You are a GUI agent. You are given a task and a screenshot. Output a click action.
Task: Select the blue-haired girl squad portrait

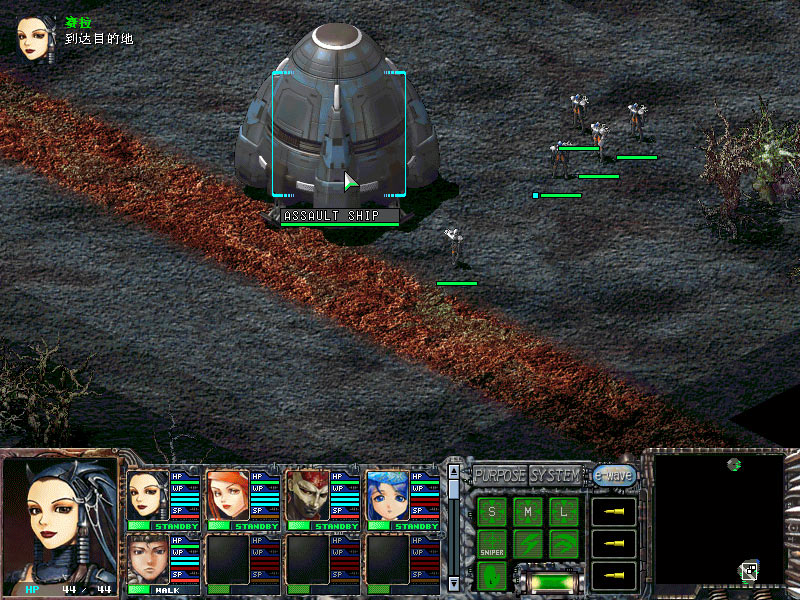tap(387, 495)
